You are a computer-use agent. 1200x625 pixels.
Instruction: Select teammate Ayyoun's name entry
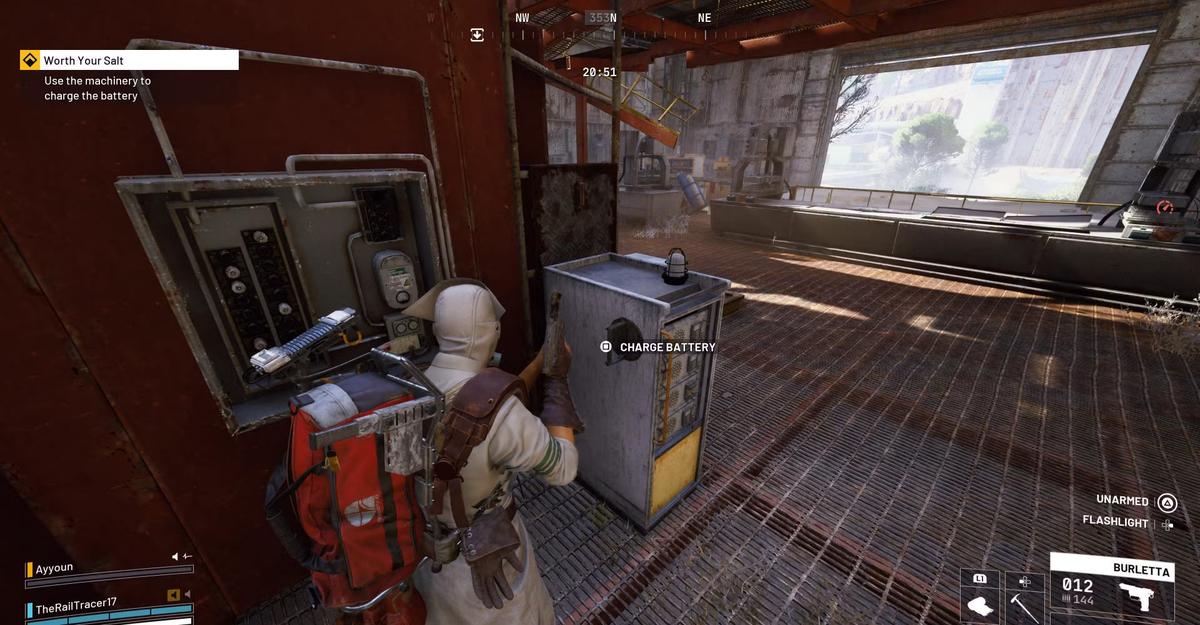pyautogui.click(x=55, y=568)
